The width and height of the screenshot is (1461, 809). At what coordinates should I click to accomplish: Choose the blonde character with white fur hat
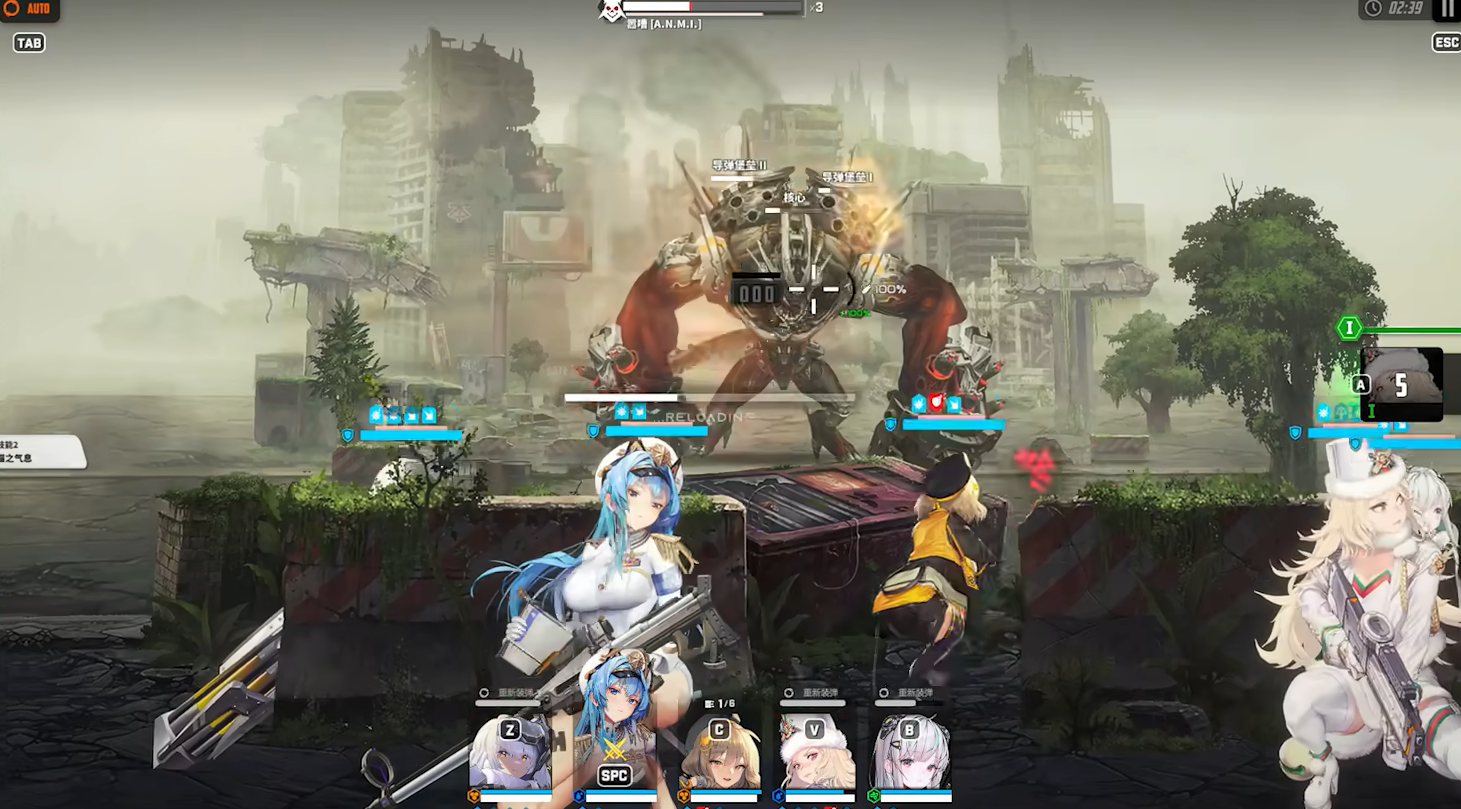coord(816,755)
